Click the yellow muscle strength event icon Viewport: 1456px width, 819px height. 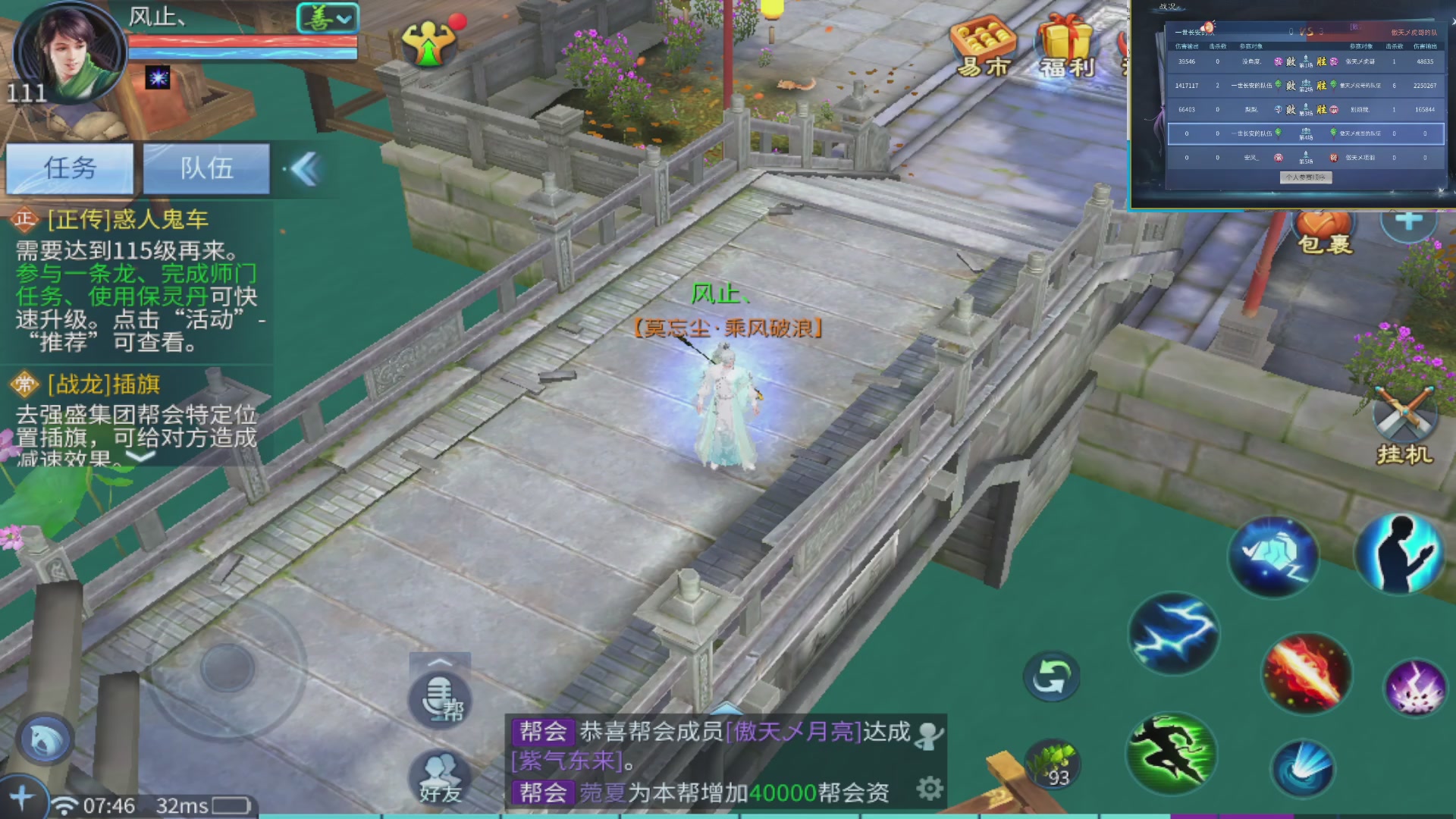point(428,42)
